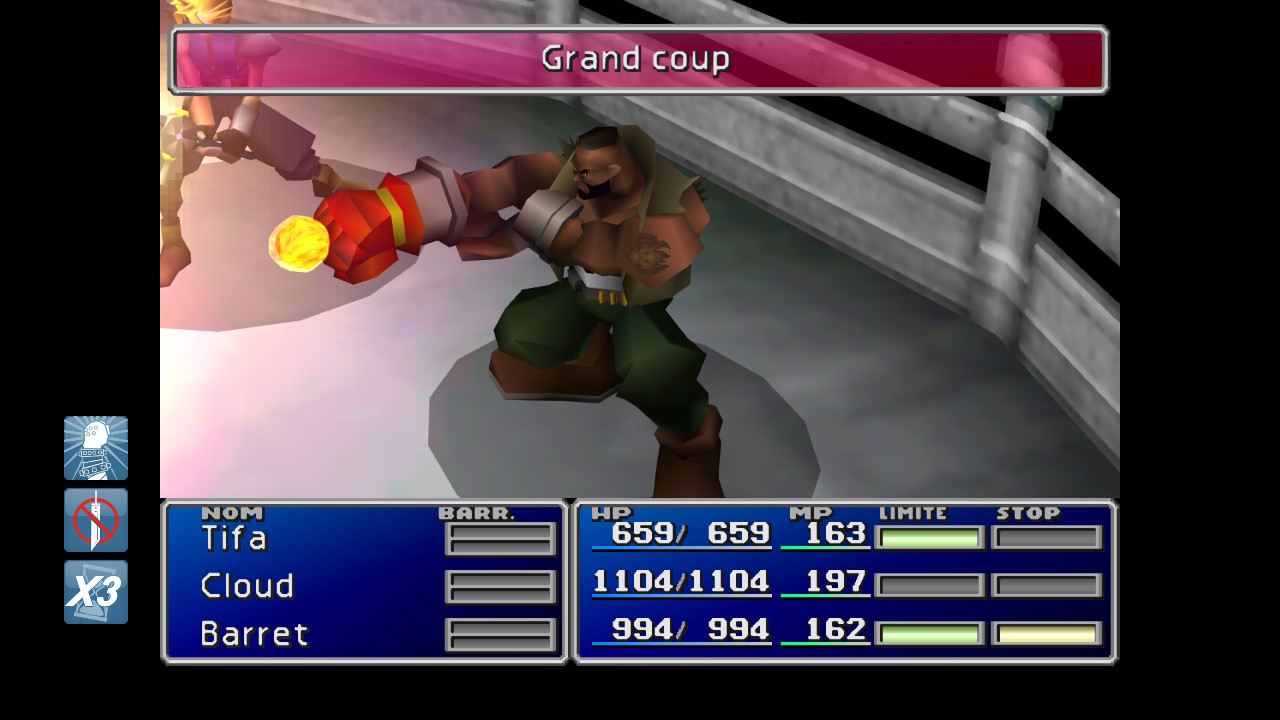Select Cloud in the party list

[x=247, y=586]
